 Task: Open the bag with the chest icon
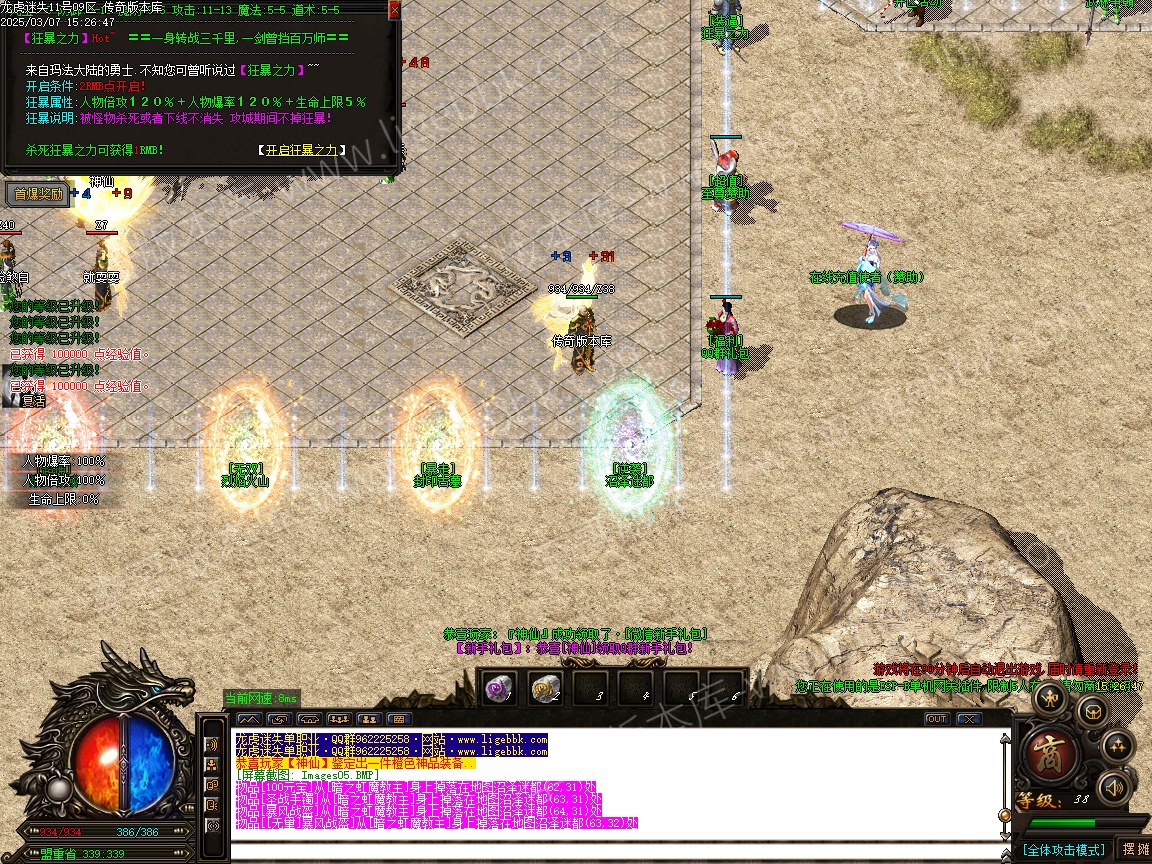click(x=1091, y=711)
